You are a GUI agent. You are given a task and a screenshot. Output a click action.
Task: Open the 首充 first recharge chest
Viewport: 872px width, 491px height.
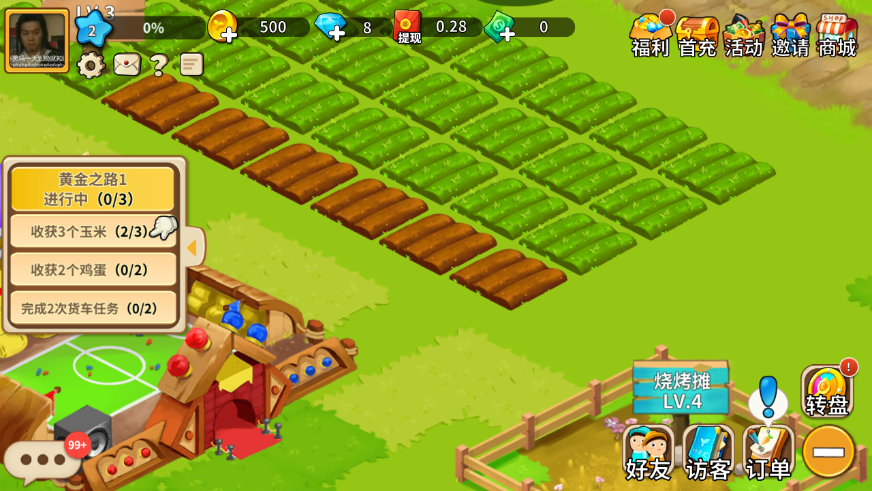pyautogui.click(x=697, y=34)
